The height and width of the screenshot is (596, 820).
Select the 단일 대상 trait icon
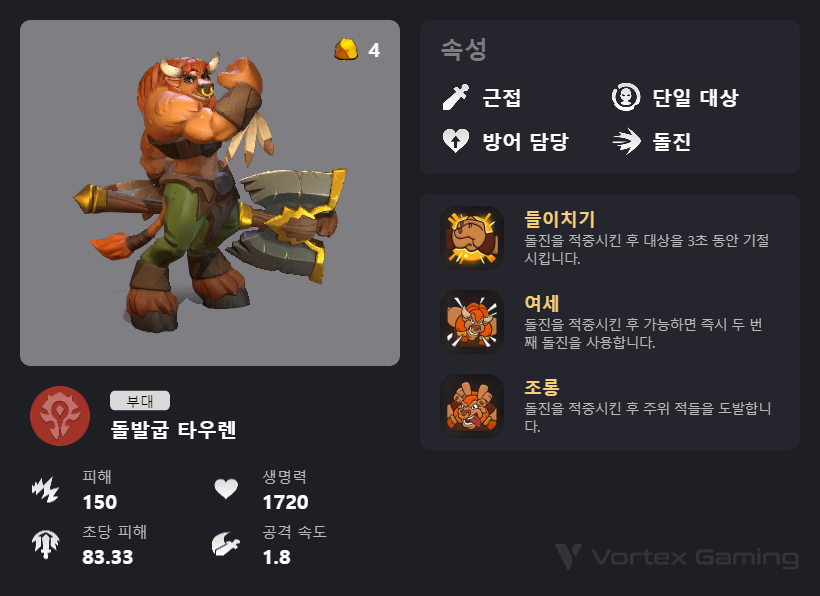tap(626, 98)
